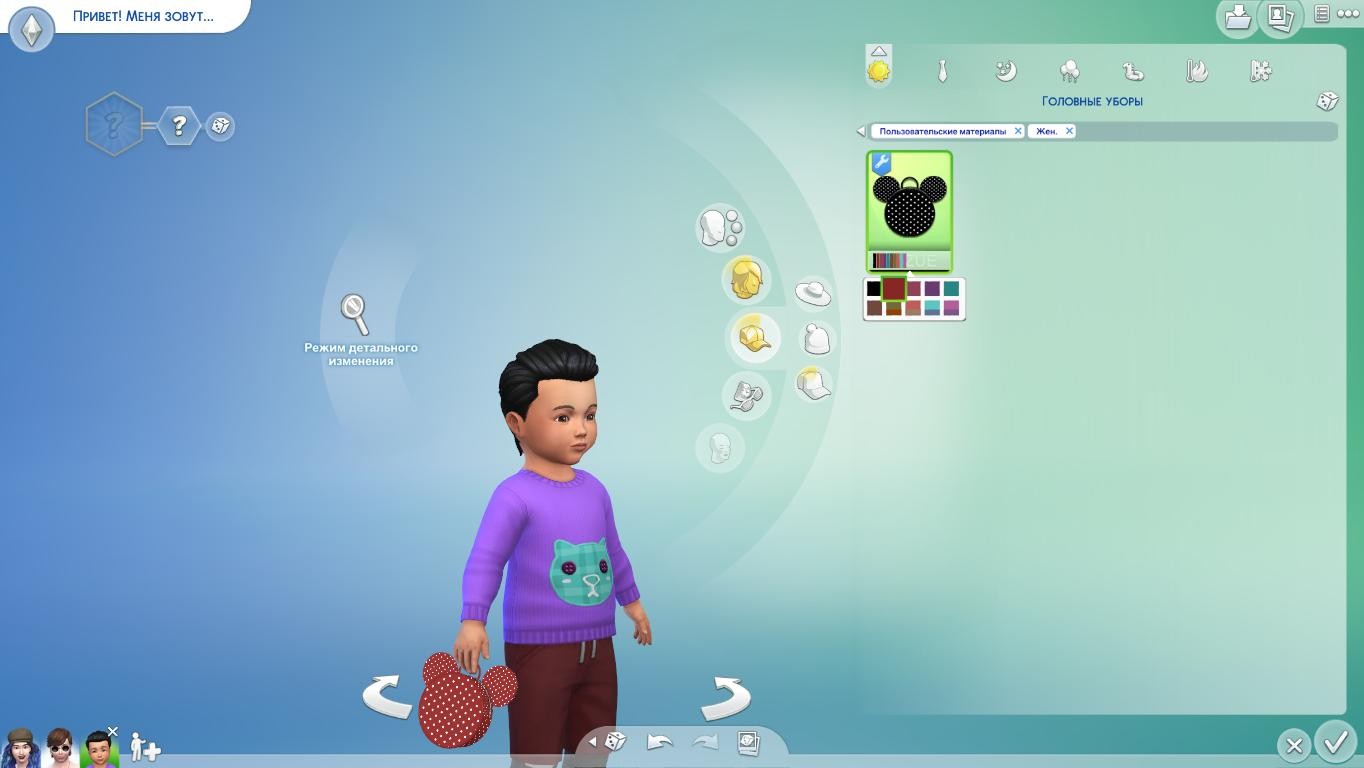Choose the wide-brimmed hat subcategory
The height and width of the screenshot is (768, 1364).
coord(812,293)
